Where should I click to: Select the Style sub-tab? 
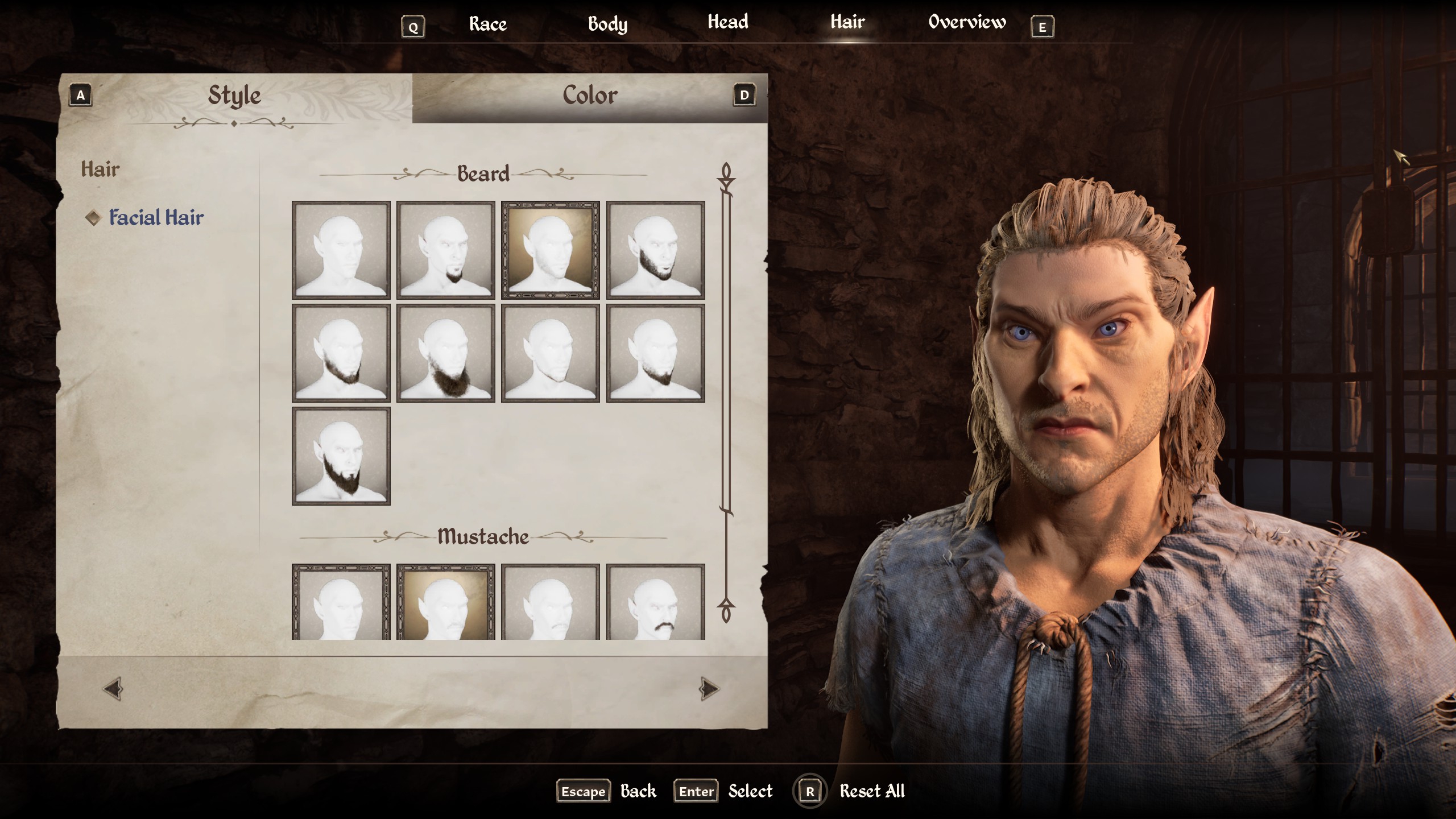(234, 96)
